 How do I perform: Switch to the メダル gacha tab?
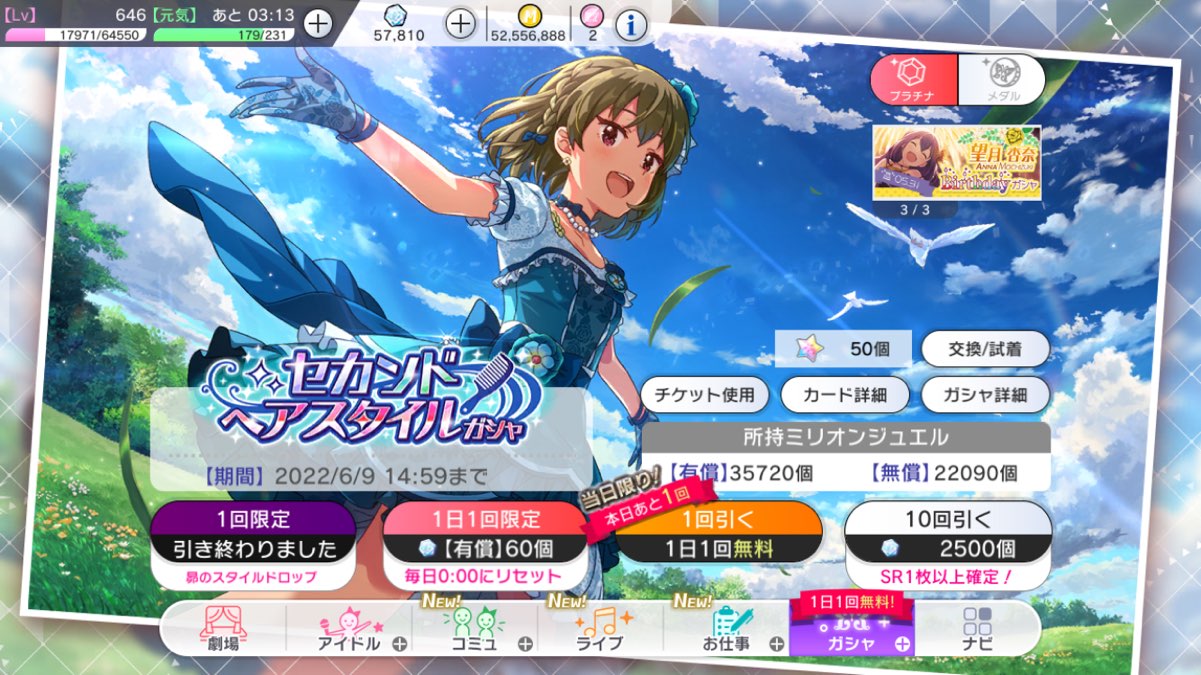coord(1002,79)
